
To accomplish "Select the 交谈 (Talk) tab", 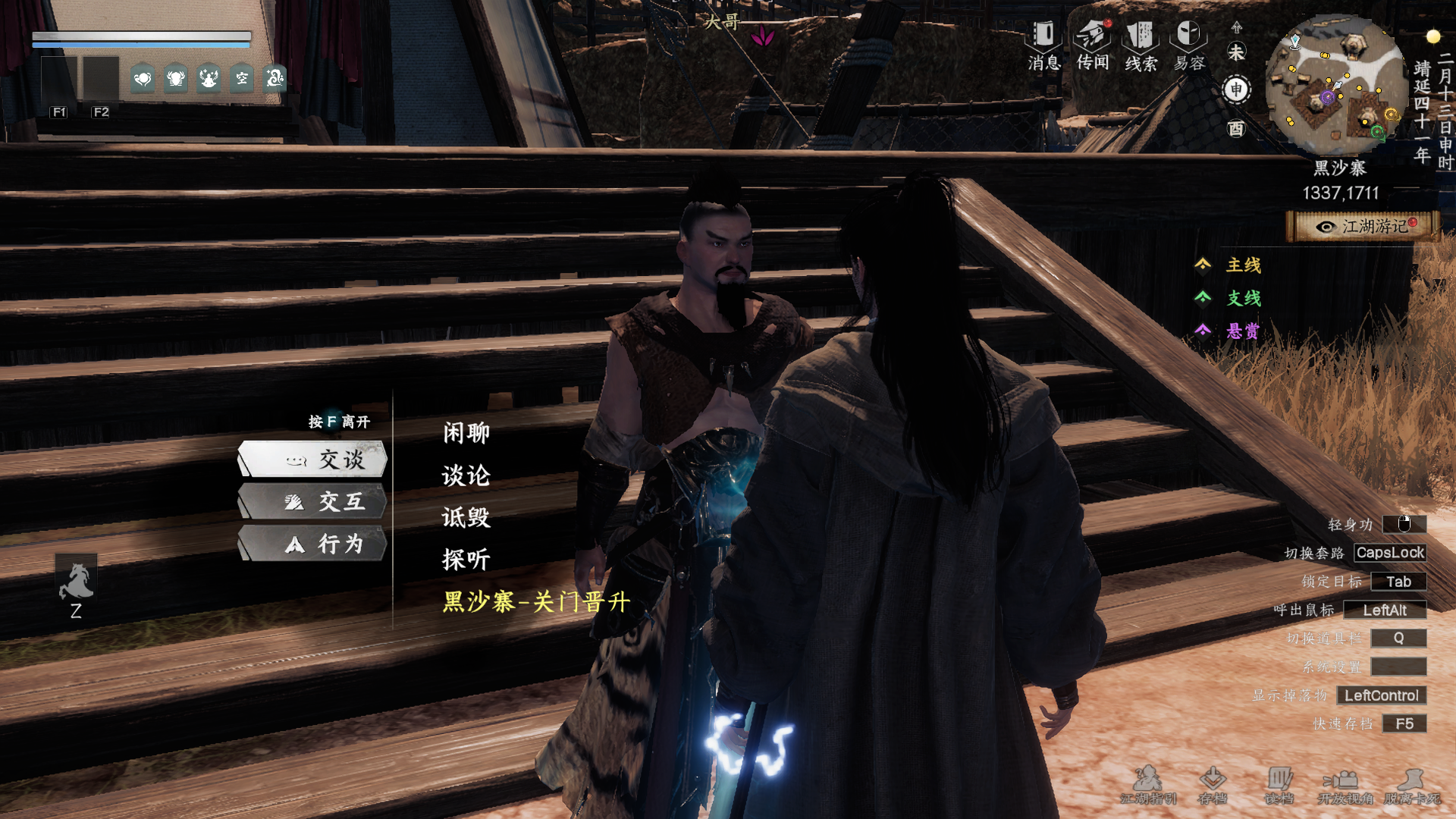I will click(313, 460).
